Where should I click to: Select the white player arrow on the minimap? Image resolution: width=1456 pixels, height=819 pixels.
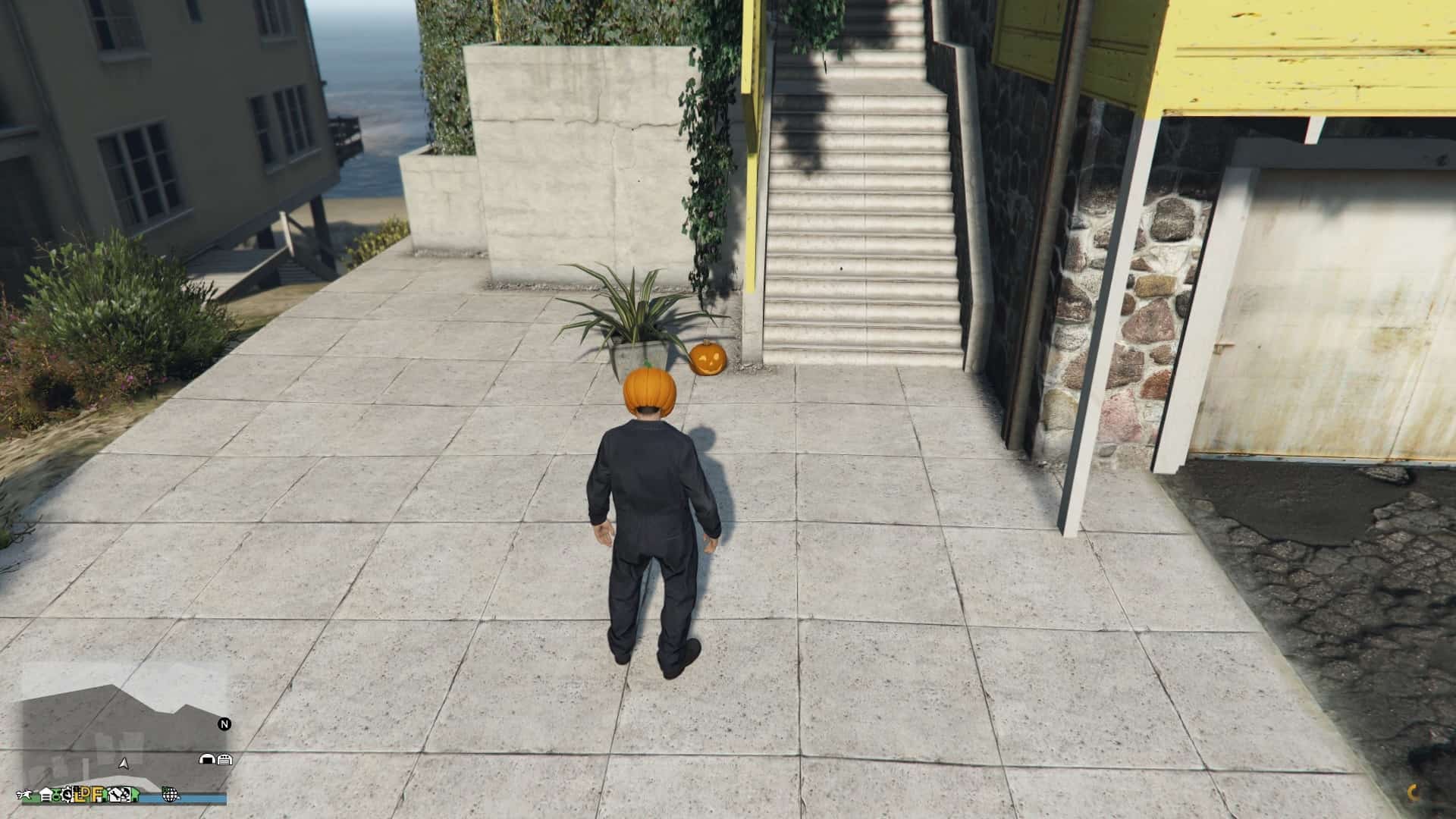click(x=123, y=763)
